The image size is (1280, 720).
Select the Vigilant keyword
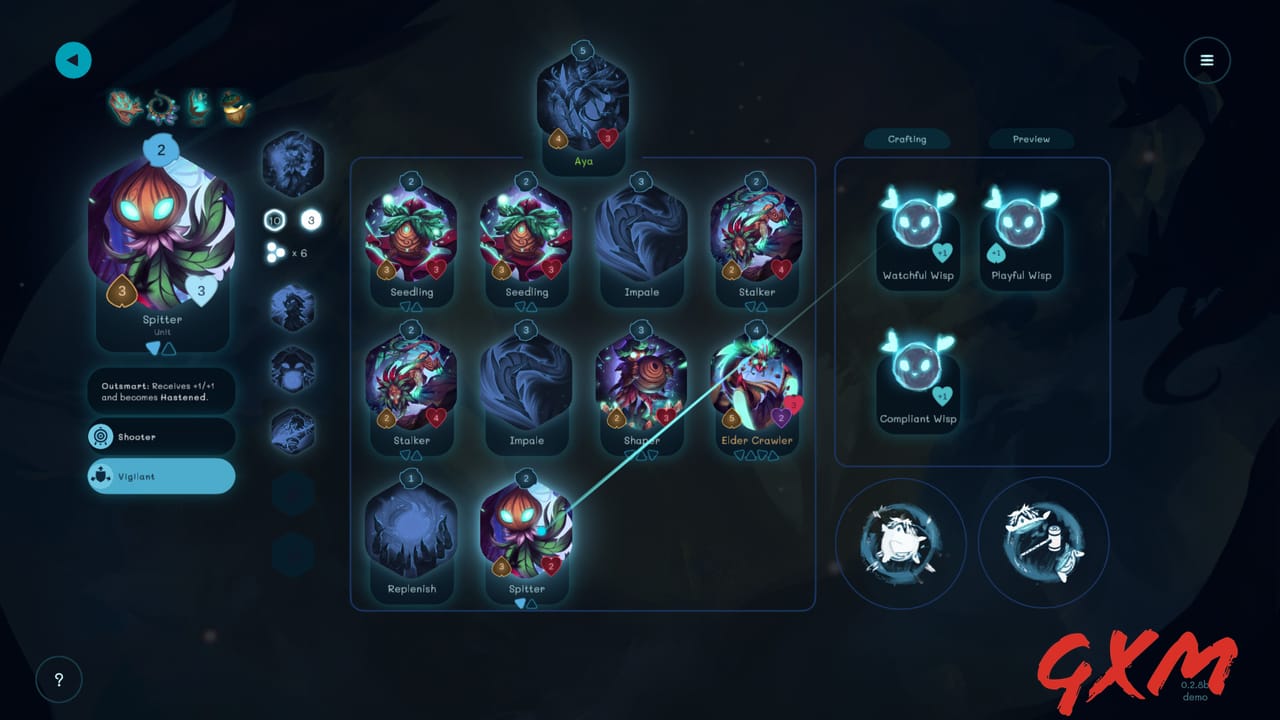tap(162, 477)
